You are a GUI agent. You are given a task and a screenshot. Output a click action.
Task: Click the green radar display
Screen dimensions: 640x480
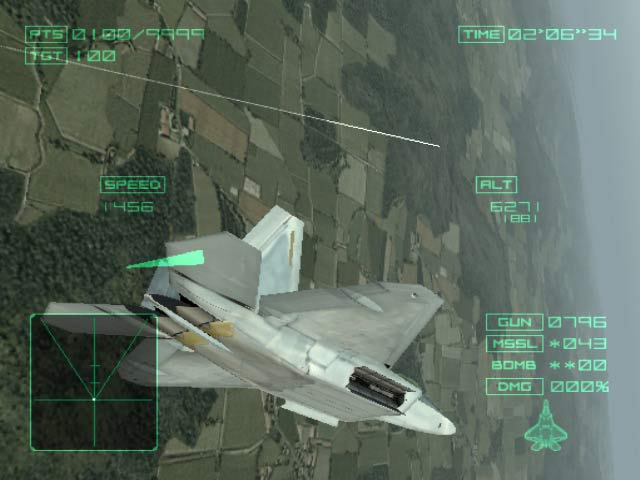tap(93, 382)
